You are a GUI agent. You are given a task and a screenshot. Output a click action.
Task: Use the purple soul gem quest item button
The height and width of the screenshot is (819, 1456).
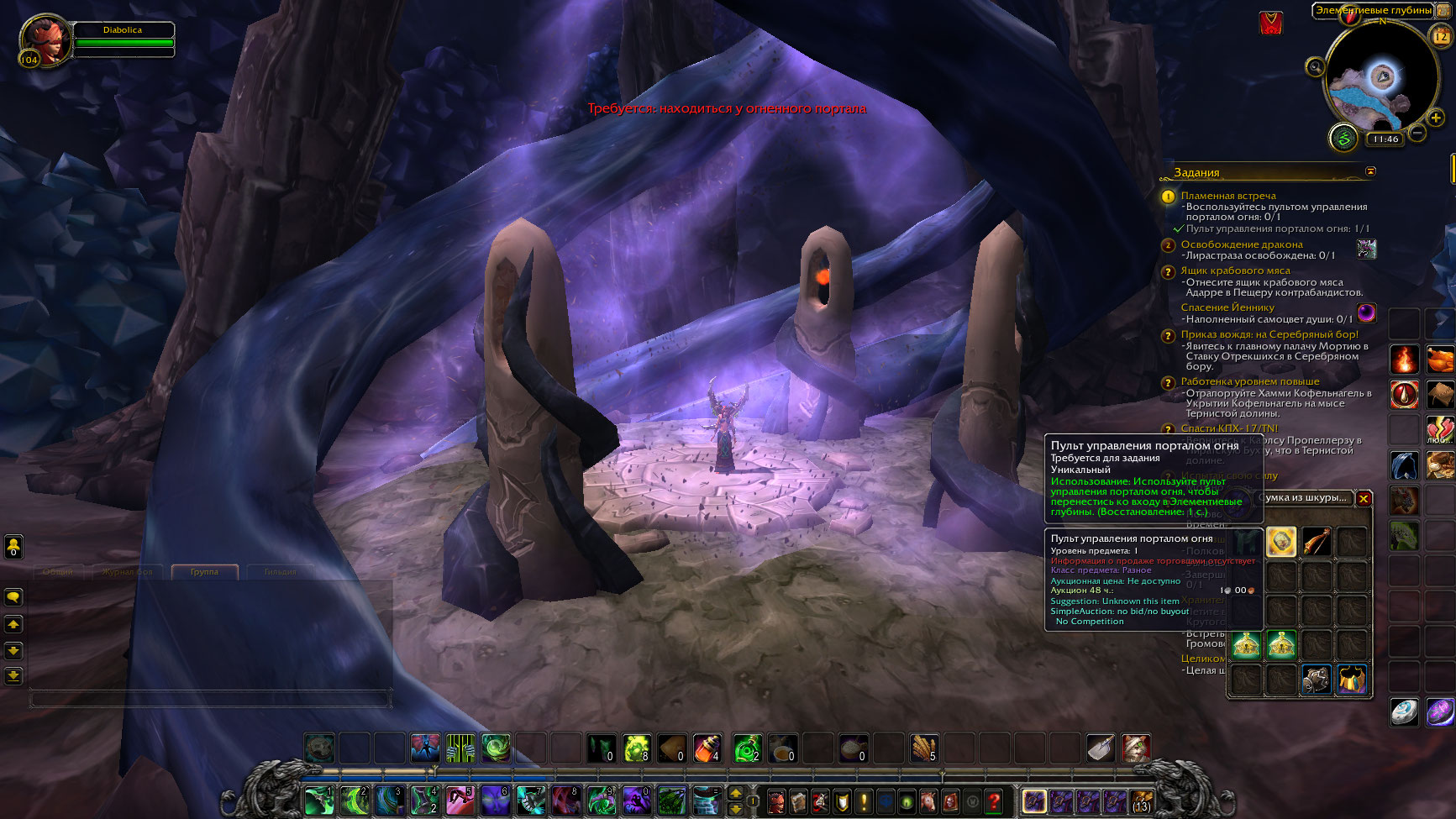click(1367, 313)
